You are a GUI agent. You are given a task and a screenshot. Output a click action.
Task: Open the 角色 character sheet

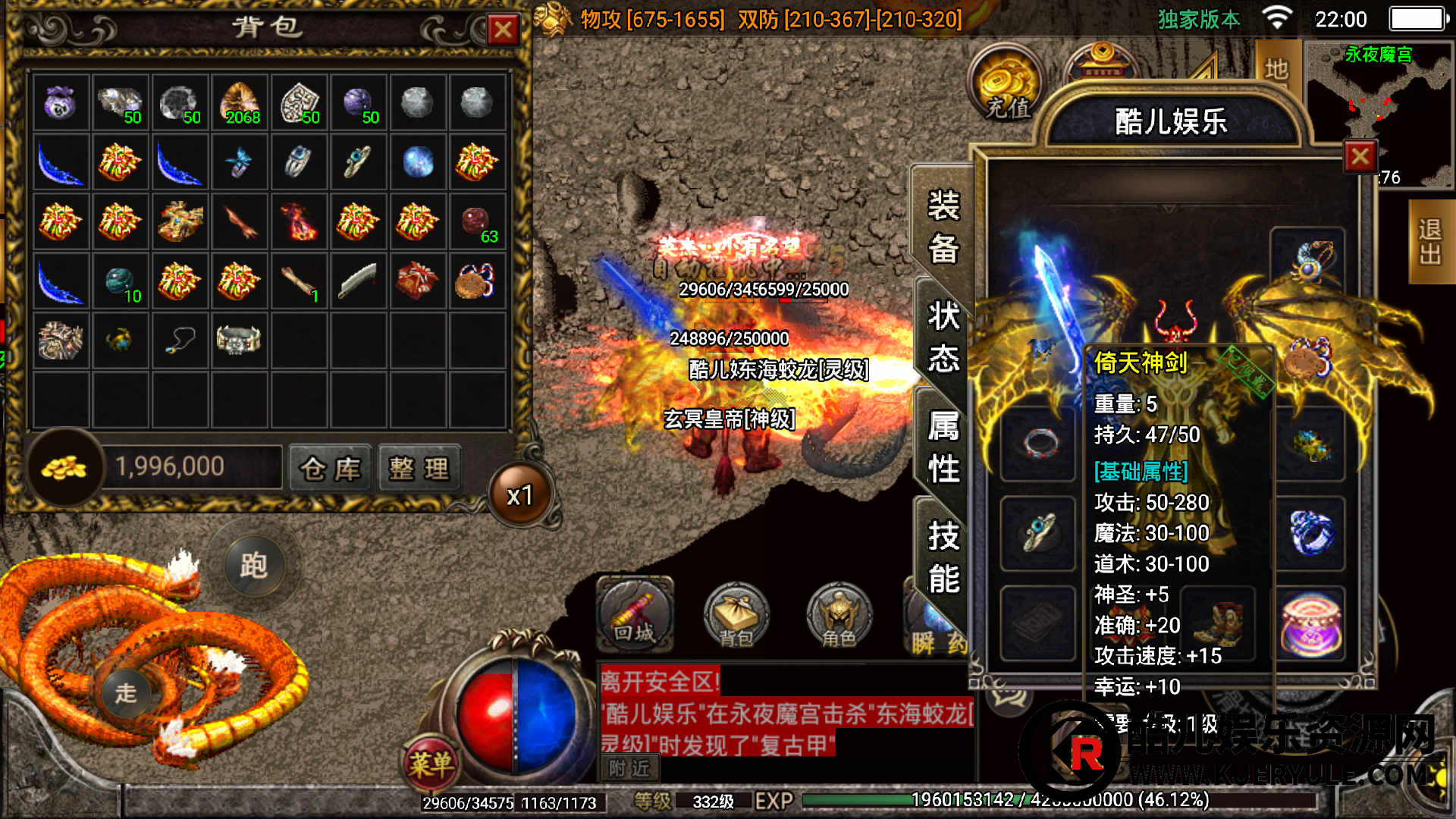pyautogui.click(x=839, y=616)
